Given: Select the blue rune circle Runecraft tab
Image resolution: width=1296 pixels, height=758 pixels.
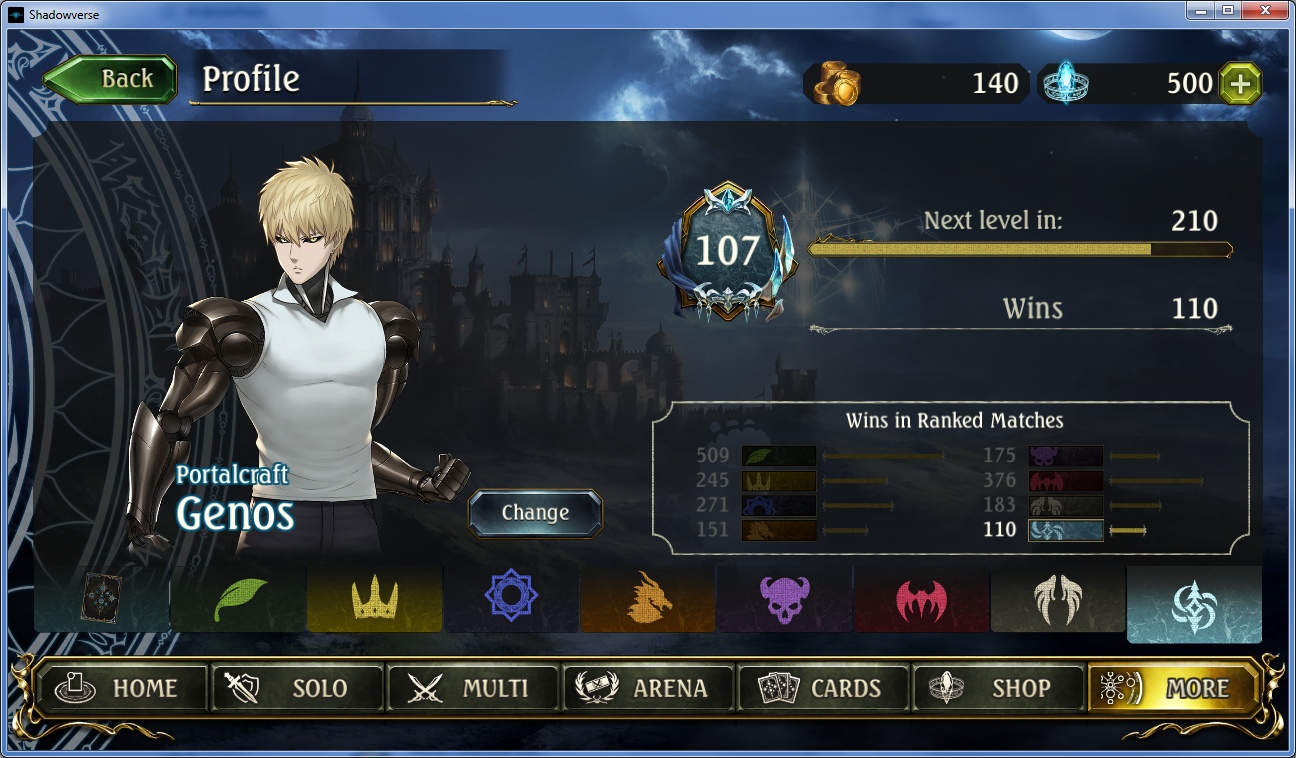Looking at the screenshot, I should click(x=511, y=600).
